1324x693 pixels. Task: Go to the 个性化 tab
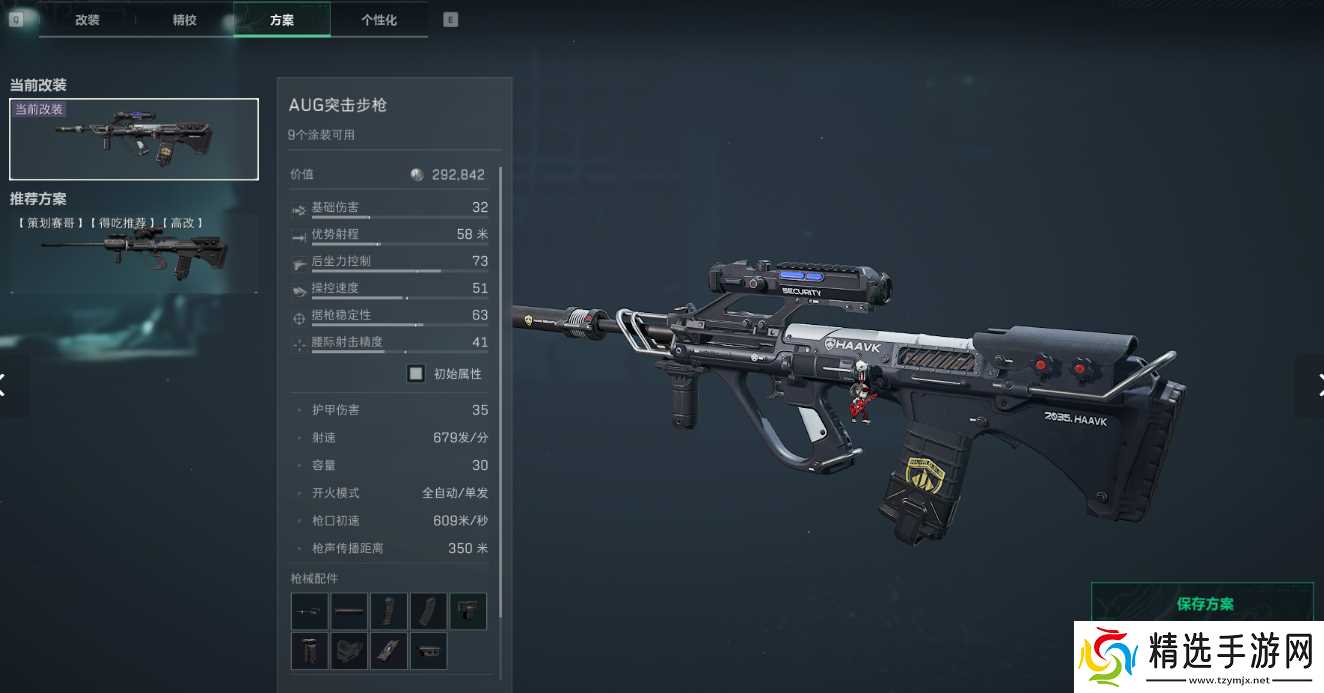(x=378, y=20)
